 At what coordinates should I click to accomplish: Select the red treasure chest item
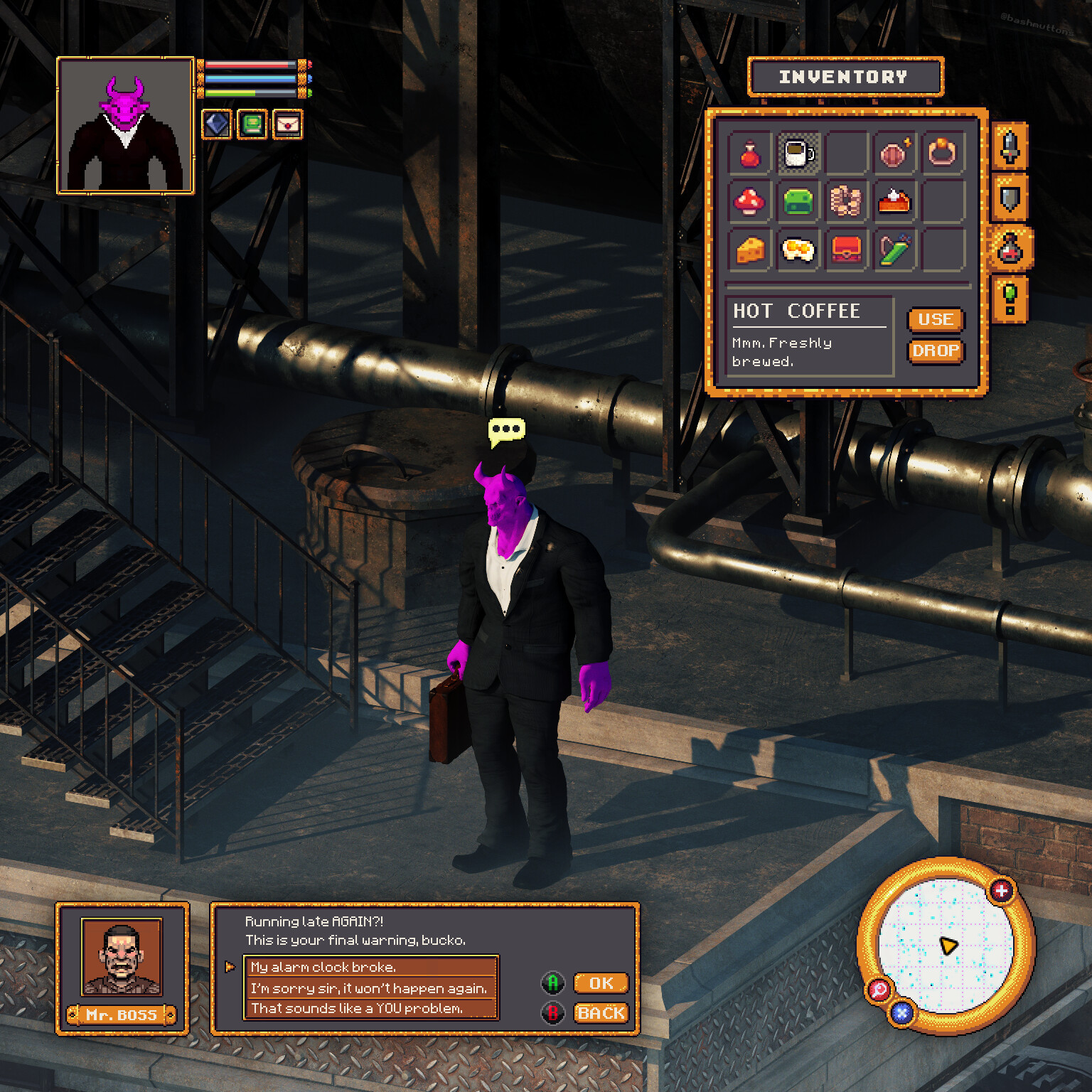click(846, 250)
